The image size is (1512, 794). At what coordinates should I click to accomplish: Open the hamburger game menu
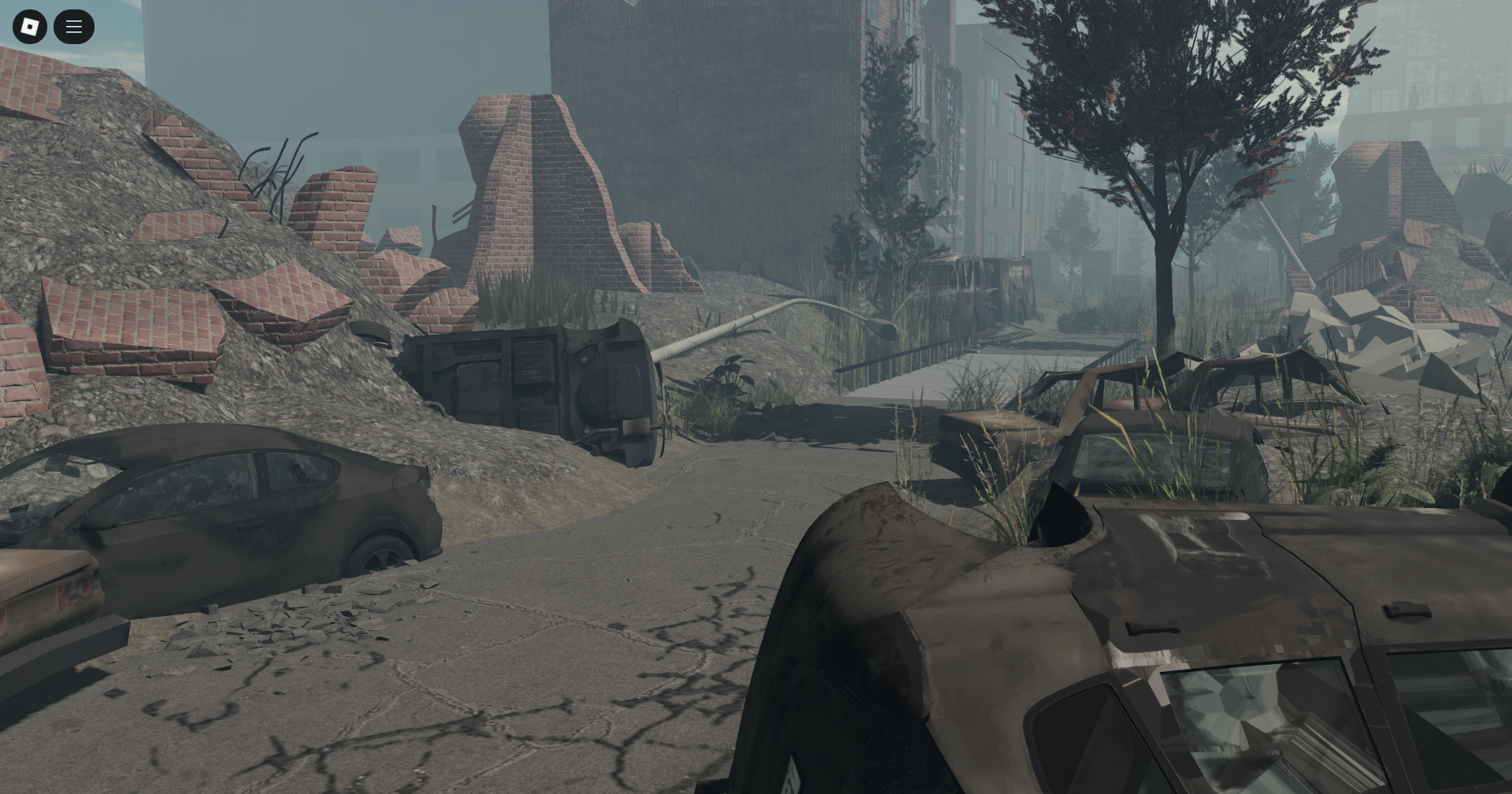tap(74, 26)
